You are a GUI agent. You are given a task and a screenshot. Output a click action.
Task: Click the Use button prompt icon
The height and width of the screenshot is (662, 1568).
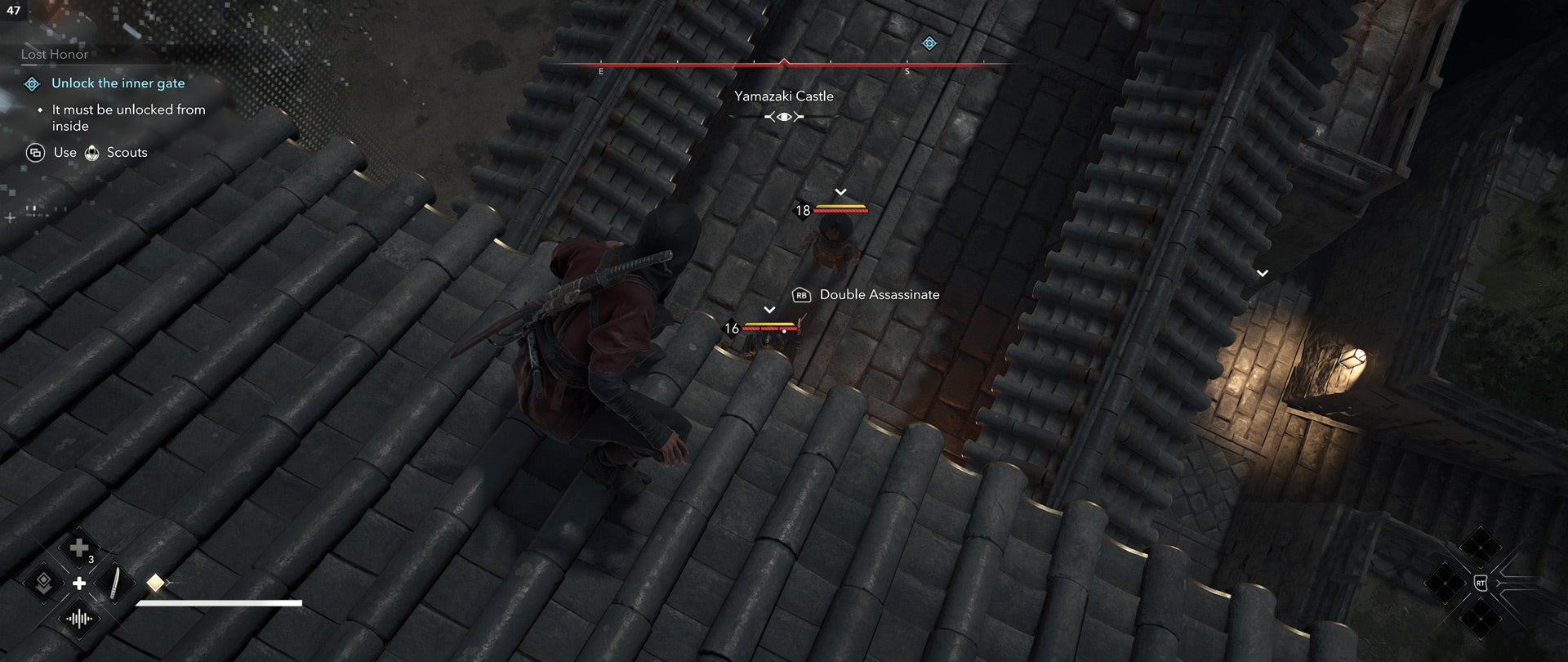[x=34, y=153]
